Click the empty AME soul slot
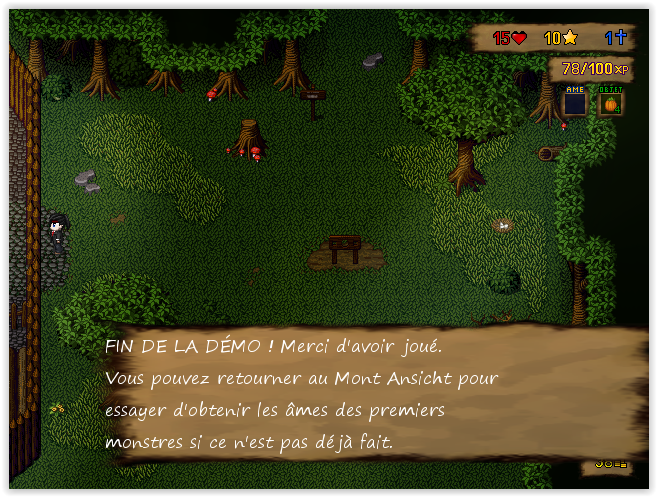The width and height of the screenshot is (657, 497). click(574, 103)
